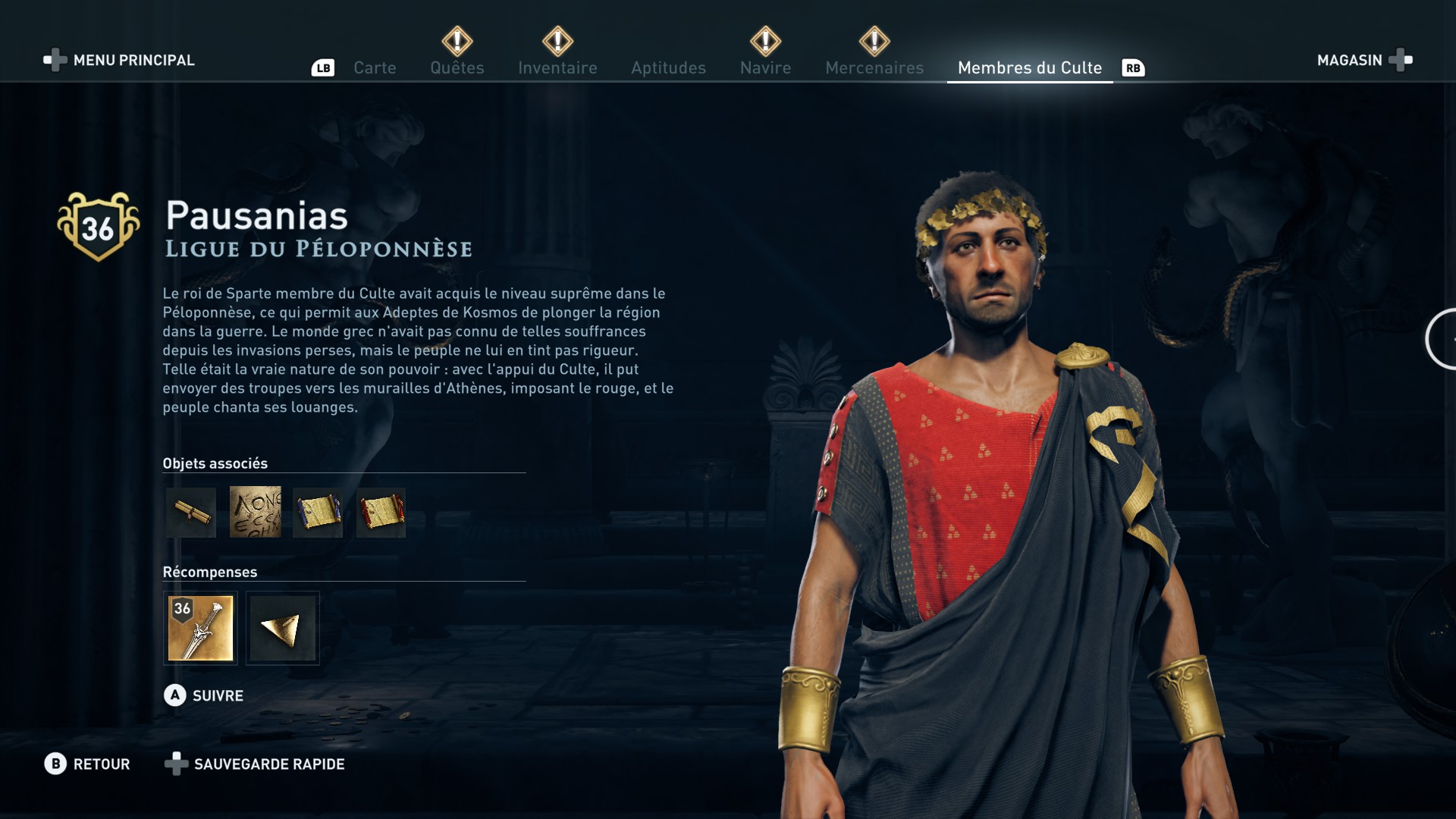This screenshot has height=819, width=1456.
Task: Select the Membres du Culte tab
Action: [x=1029, y=67]
